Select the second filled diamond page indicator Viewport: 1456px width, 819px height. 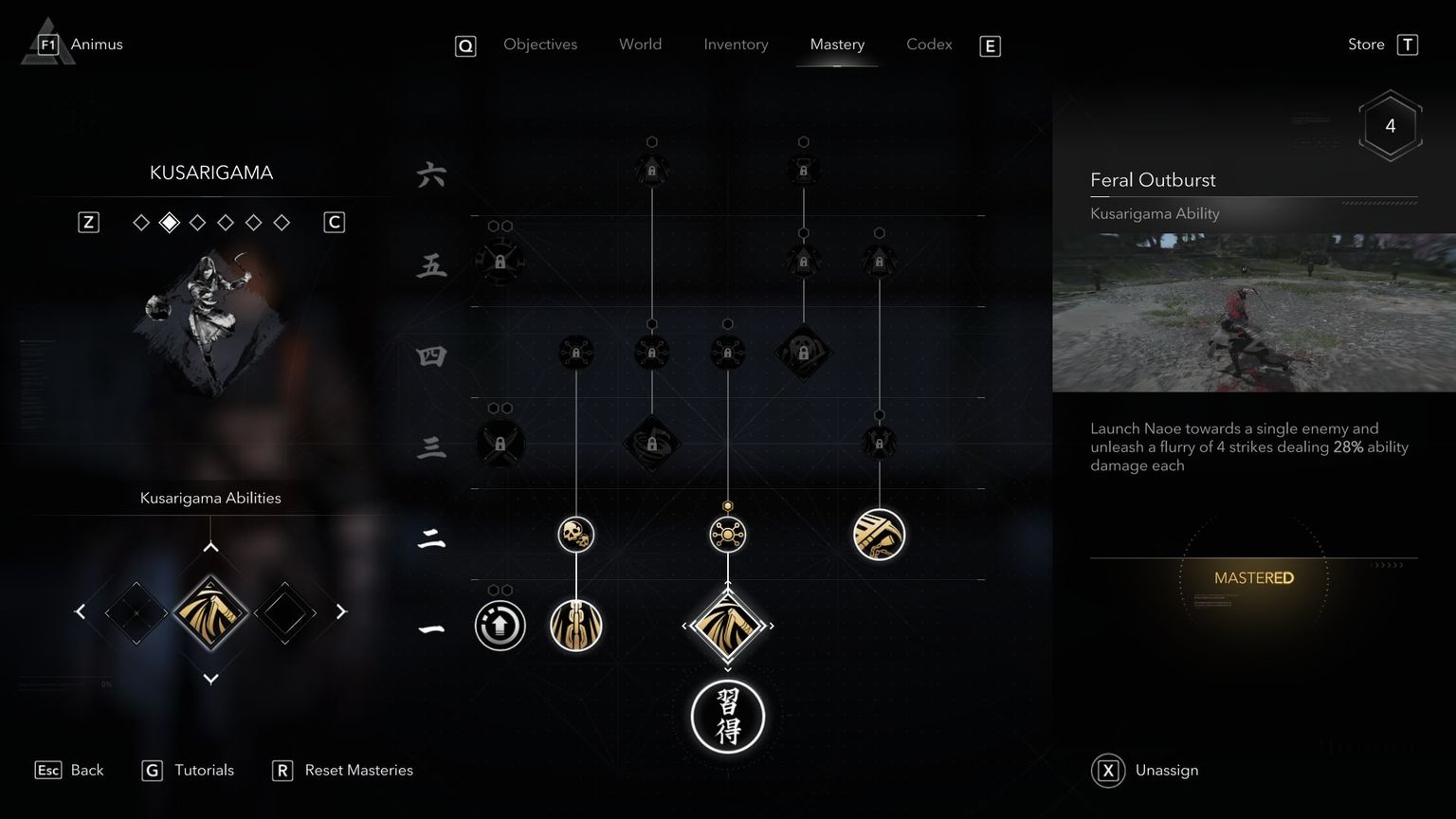[170, 222]
